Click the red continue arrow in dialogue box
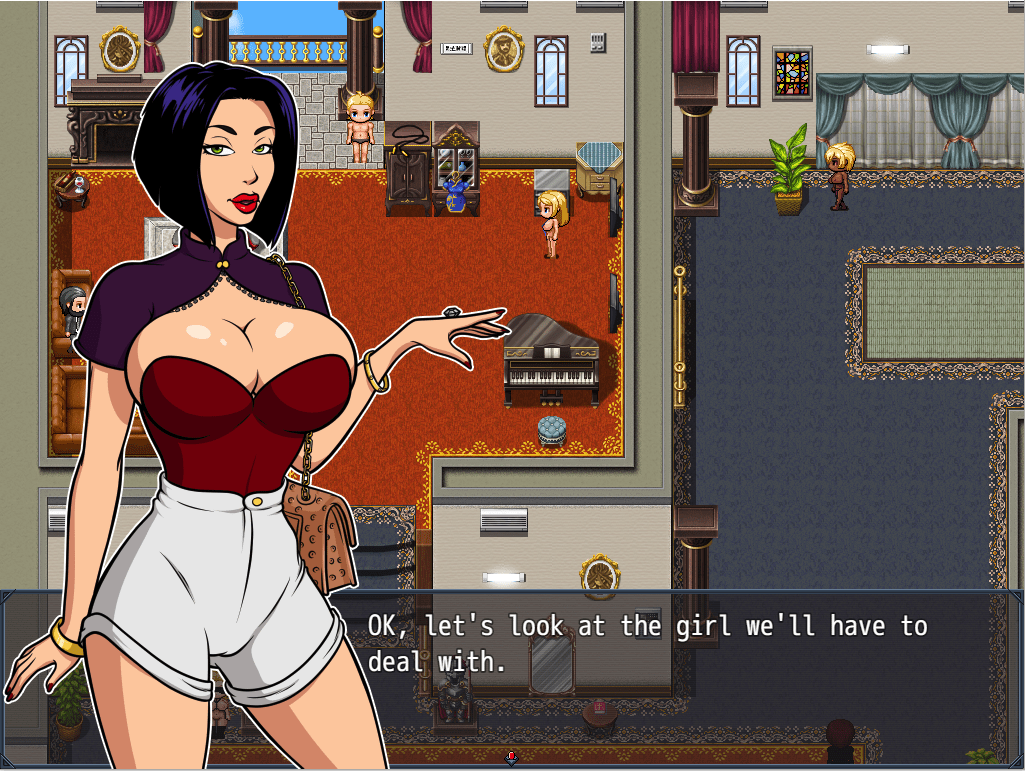 512,758
